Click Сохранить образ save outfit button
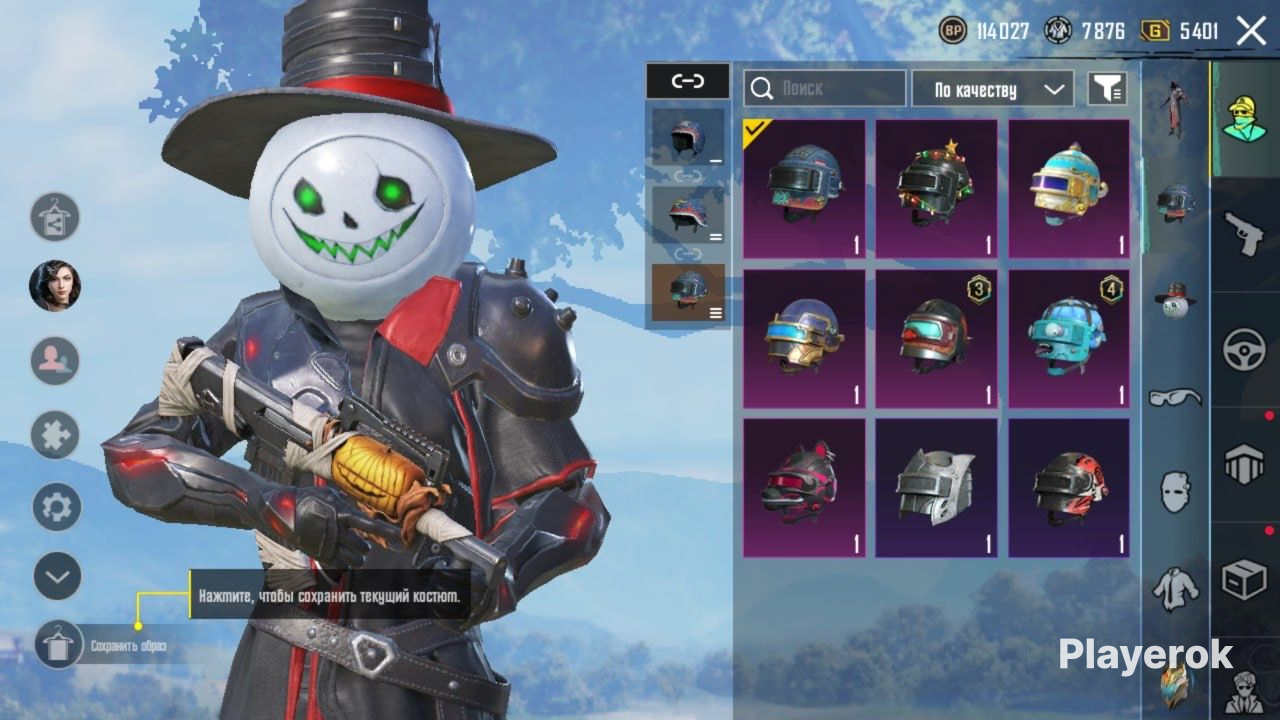Image resolution: width=1280 pixels, height=720 pixels. pos(59,645)
